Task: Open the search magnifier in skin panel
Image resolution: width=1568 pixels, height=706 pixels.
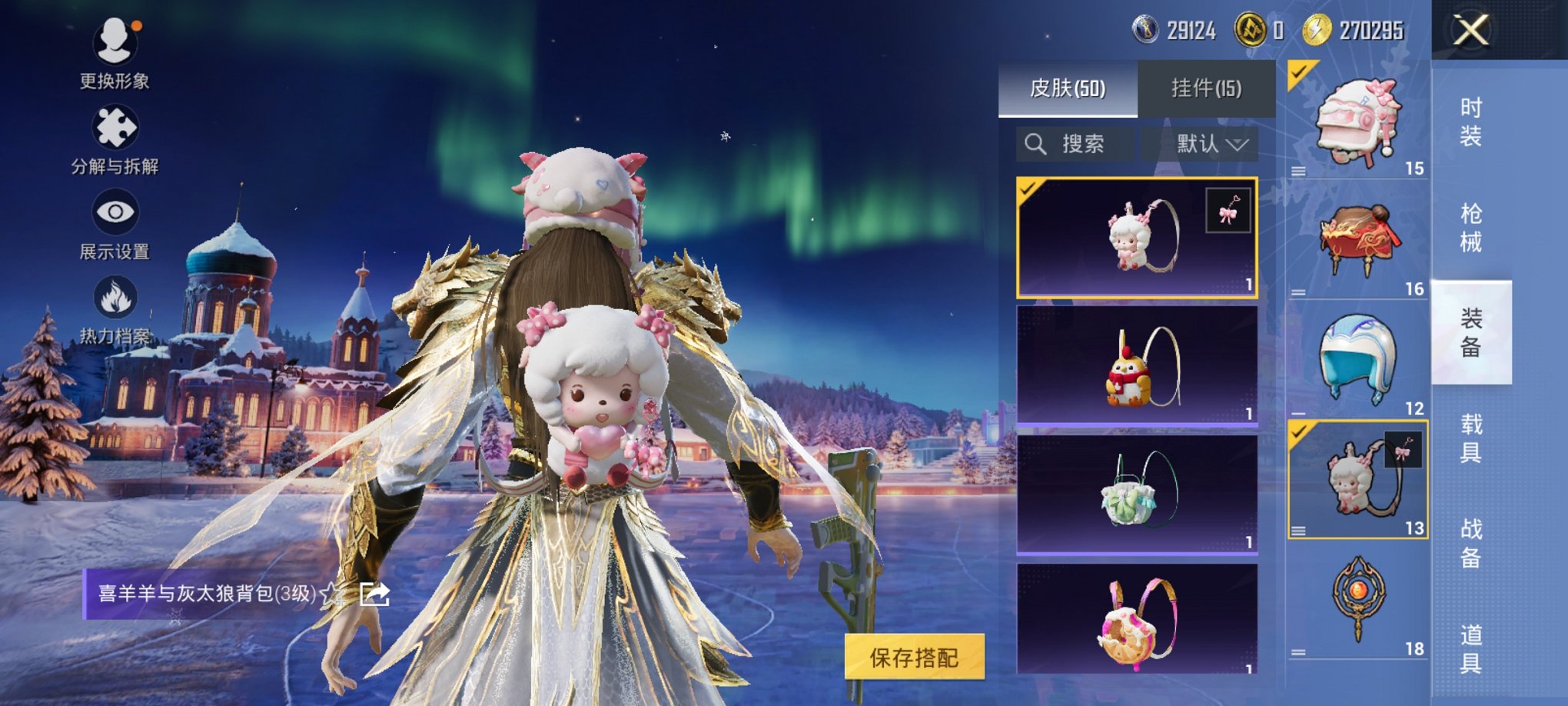Action: pos(1035,143)
